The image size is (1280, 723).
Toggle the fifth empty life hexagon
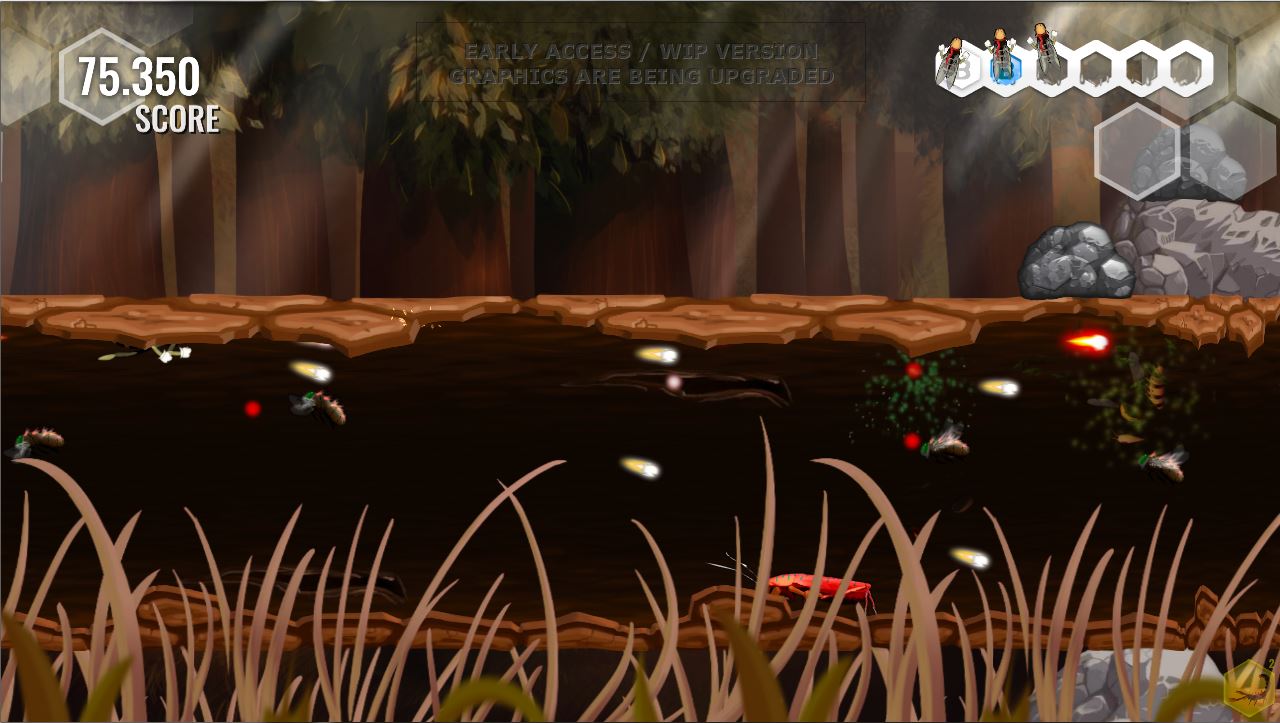1141,67
